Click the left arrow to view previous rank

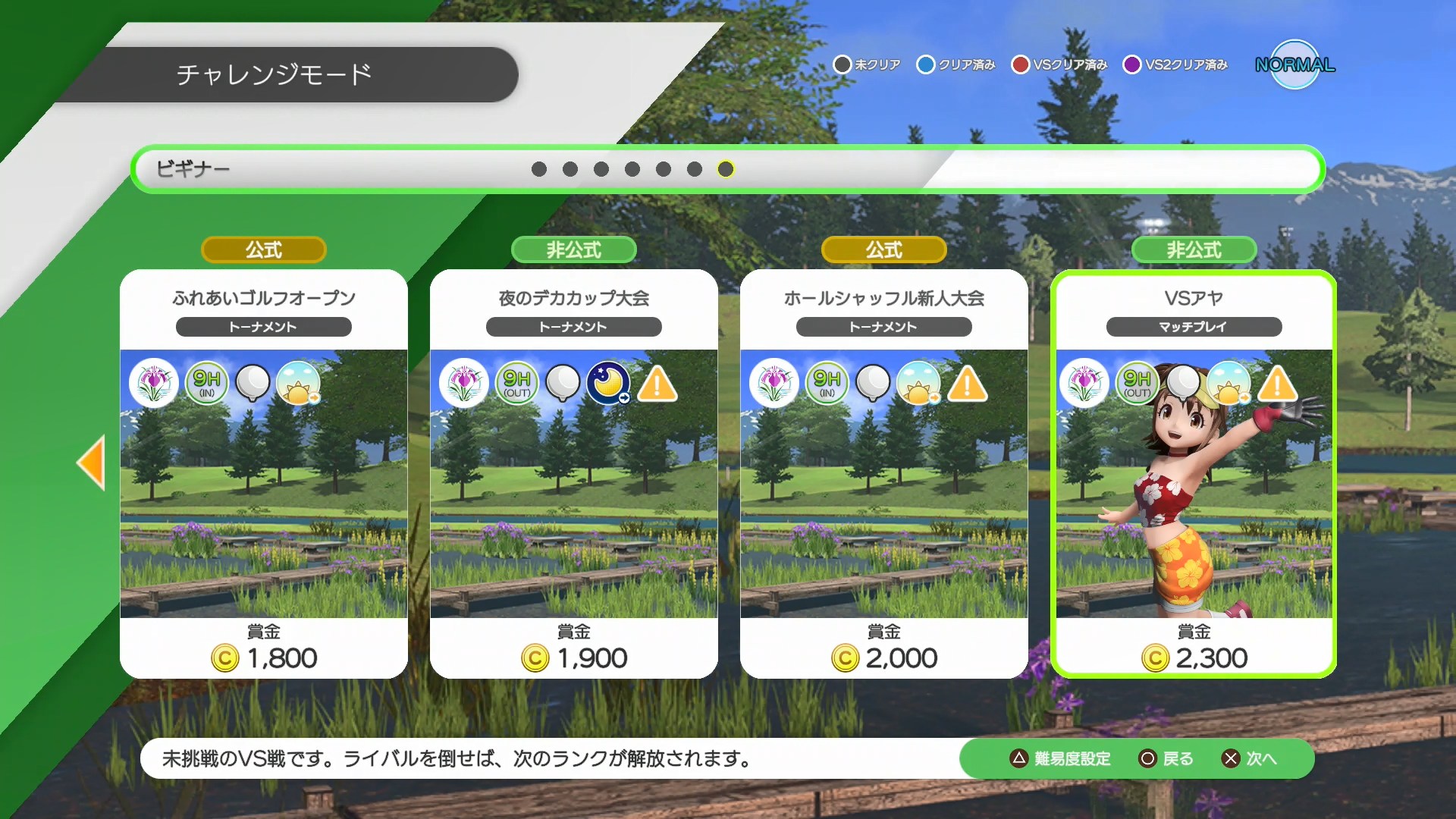coord(92,463)
